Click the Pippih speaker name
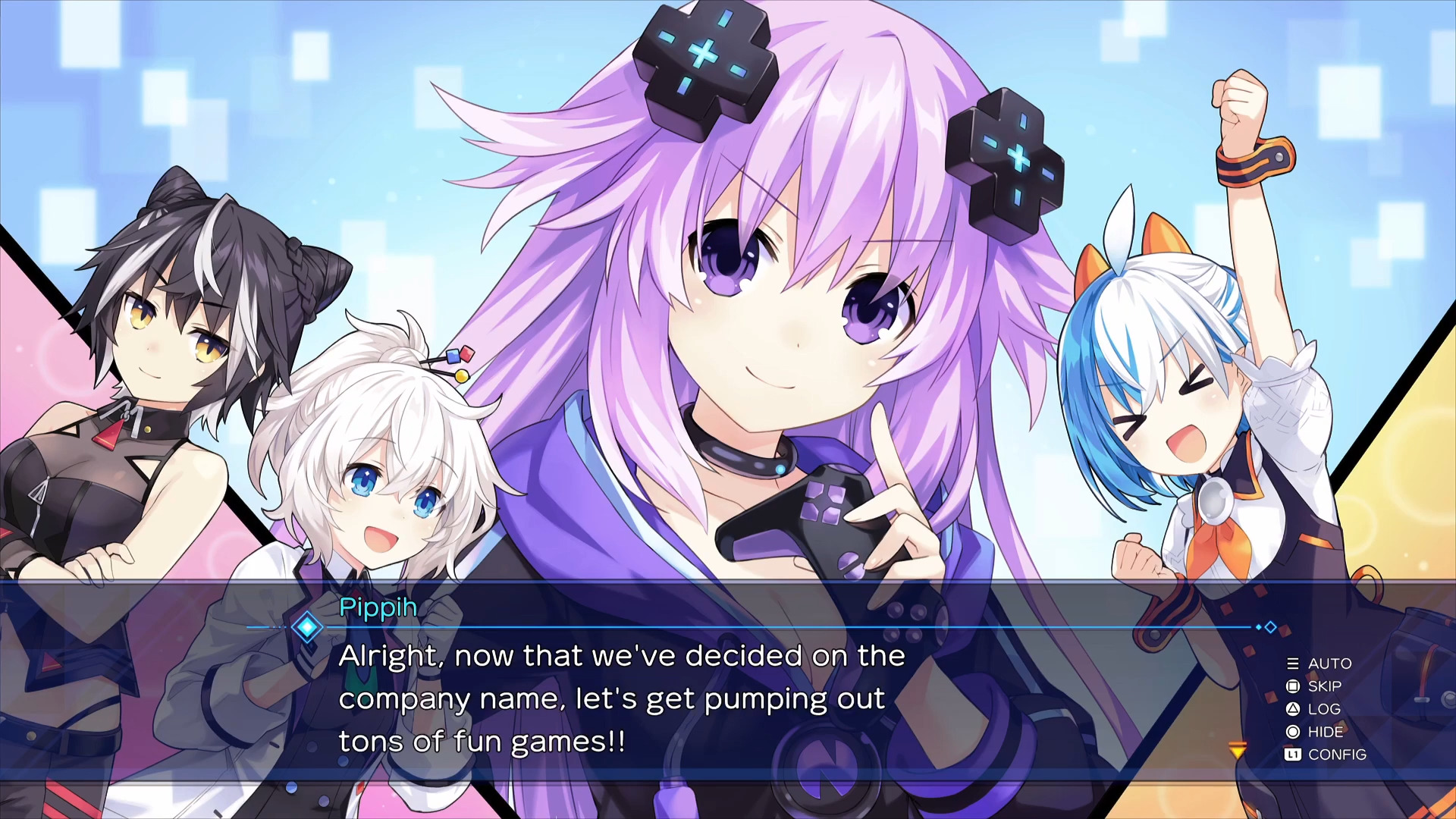The image size is (1456, 819). click(379, 608)
